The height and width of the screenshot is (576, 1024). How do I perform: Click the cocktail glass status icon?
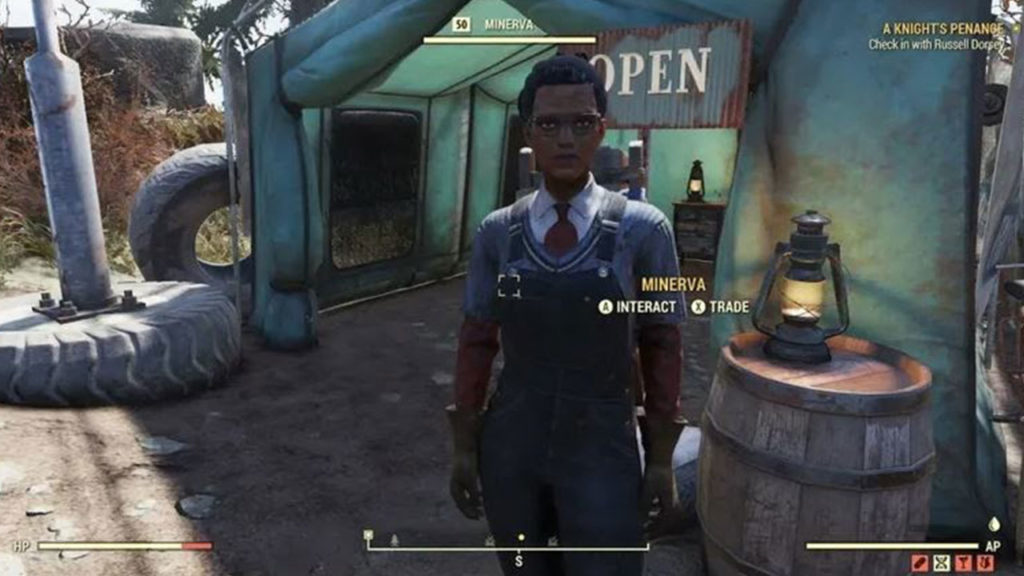[x=963, y=563]
